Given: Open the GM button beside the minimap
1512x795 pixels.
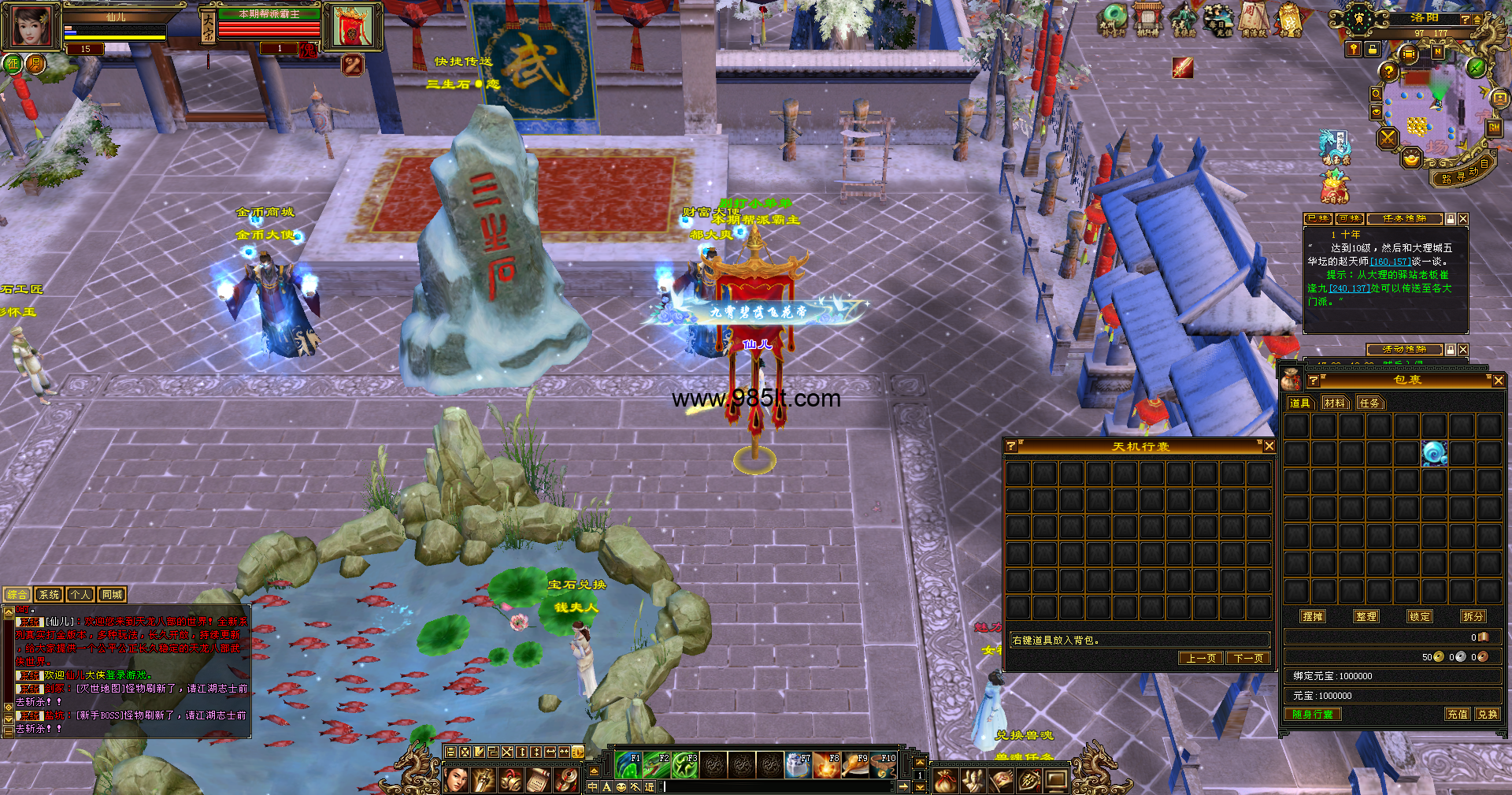Looking at the screenshot, I should [1493, 127].
